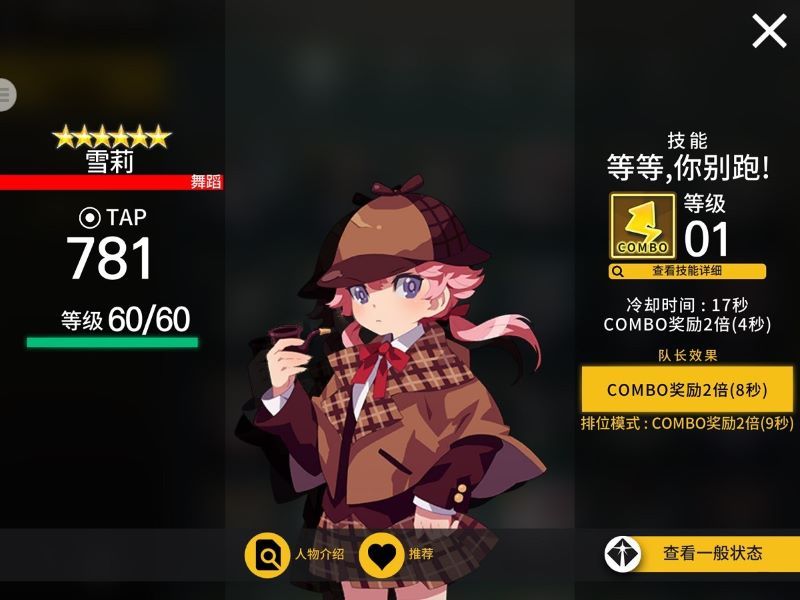
Task: Close the character detail screen
Action: click(769, 31)
